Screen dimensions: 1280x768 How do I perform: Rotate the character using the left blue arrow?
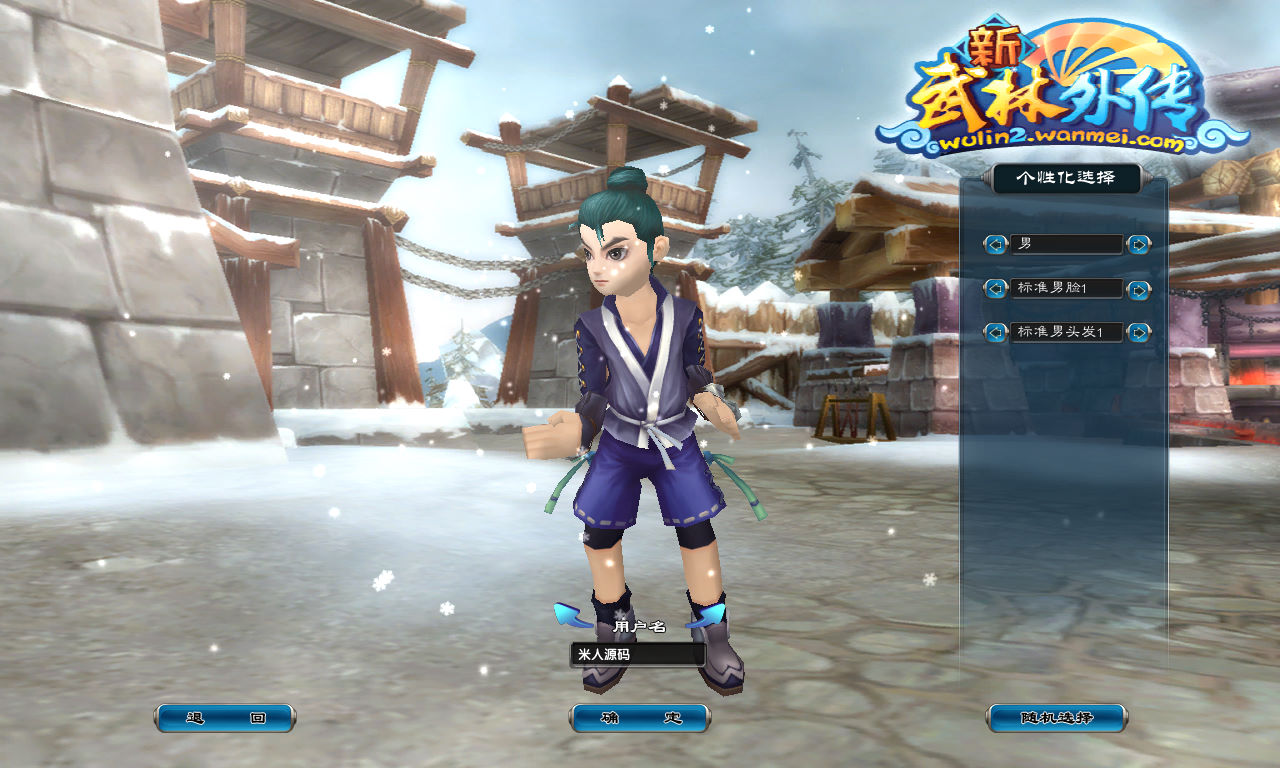572,613
